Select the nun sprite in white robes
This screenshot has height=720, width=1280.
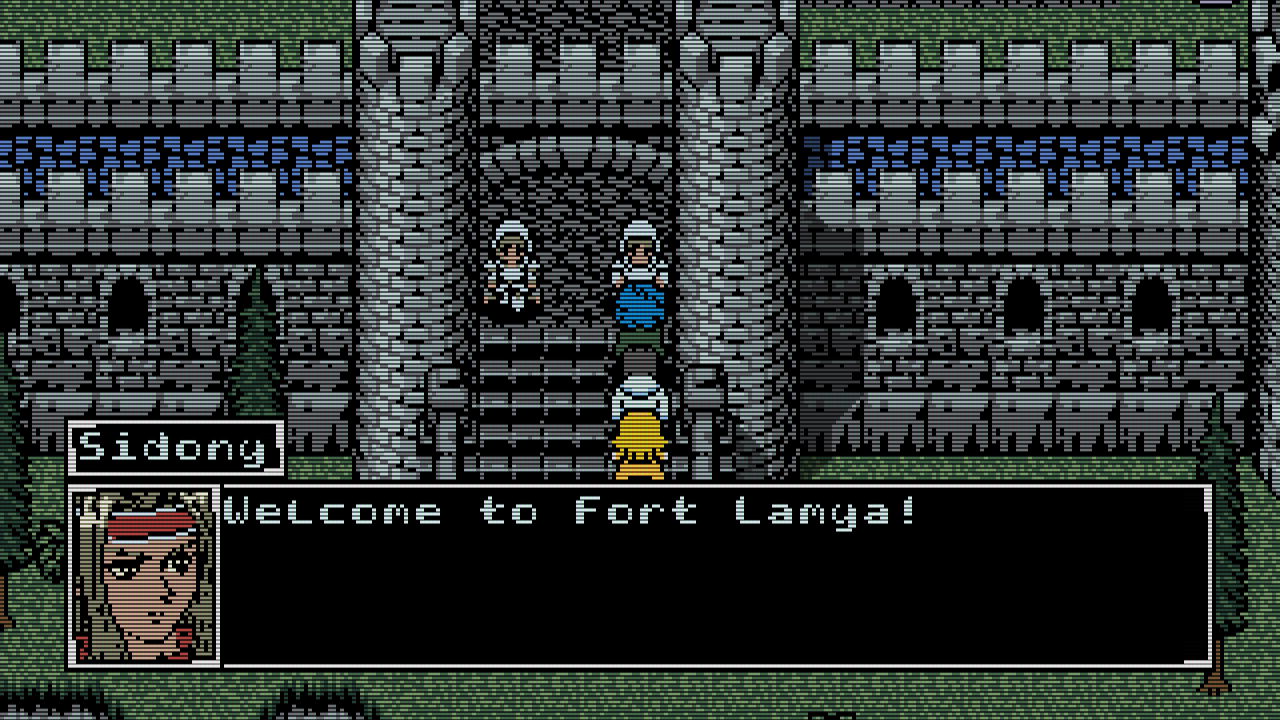coord(512,265)
